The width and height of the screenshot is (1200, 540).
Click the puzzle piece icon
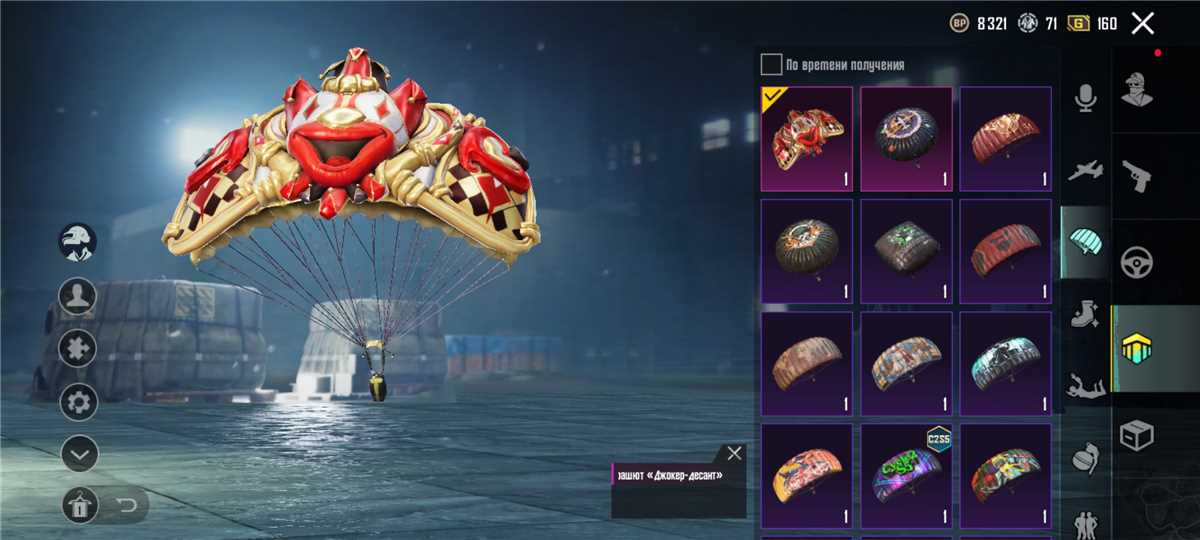[79, 349]
